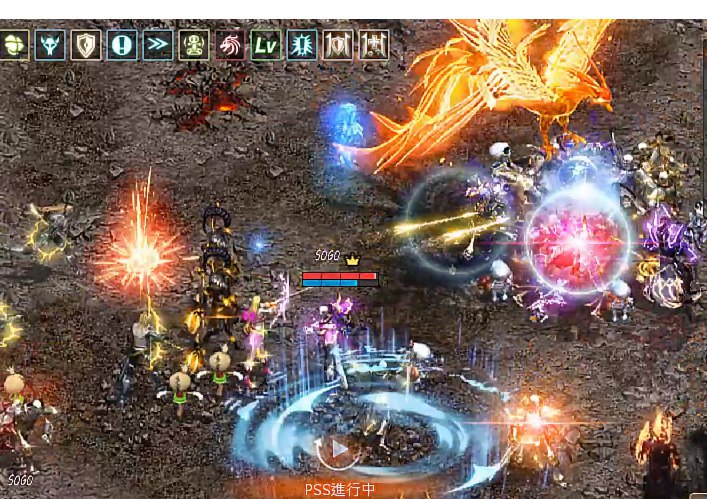Select the red winged beast head icon

click(230, 45)
